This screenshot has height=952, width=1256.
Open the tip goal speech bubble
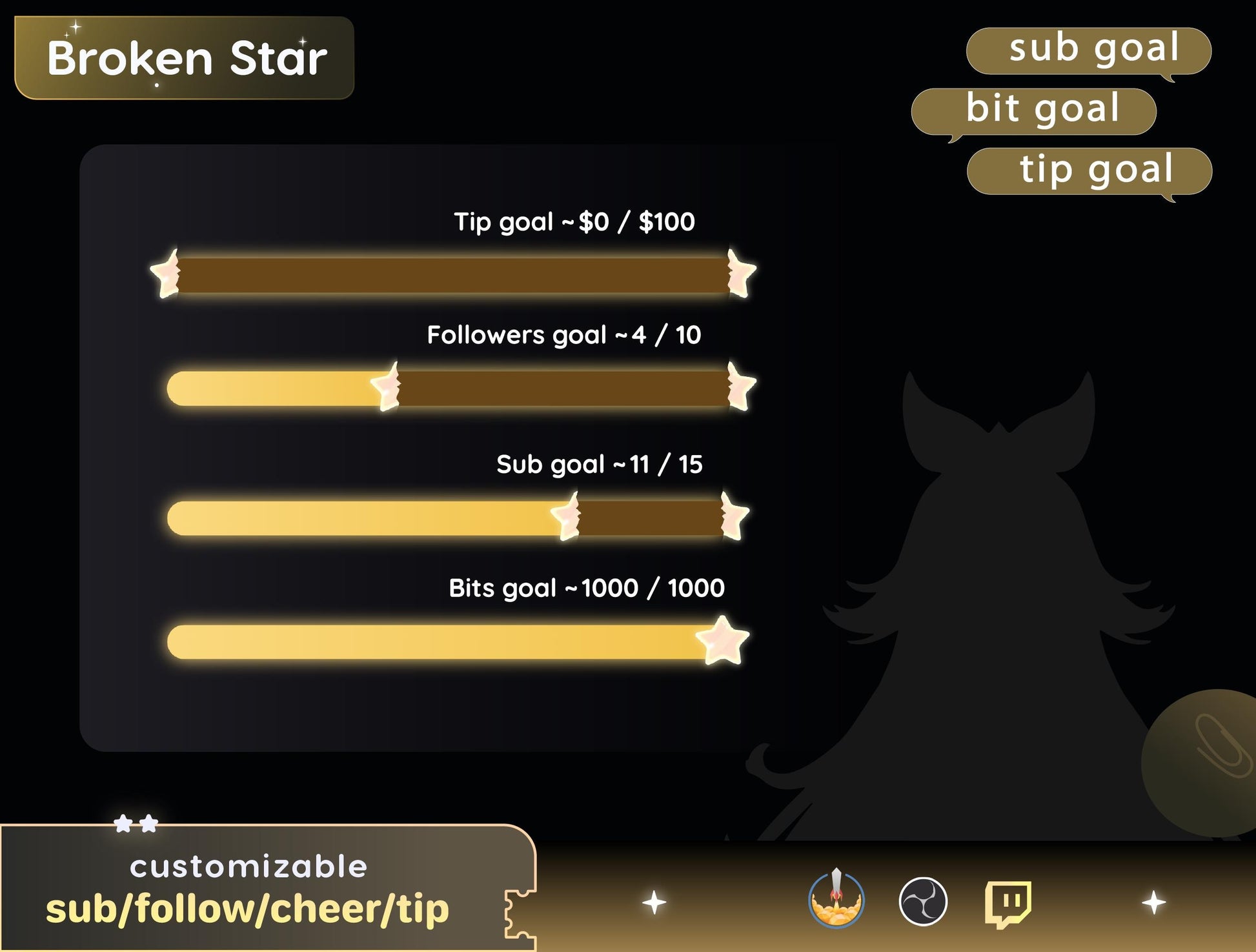(1089, 171)
